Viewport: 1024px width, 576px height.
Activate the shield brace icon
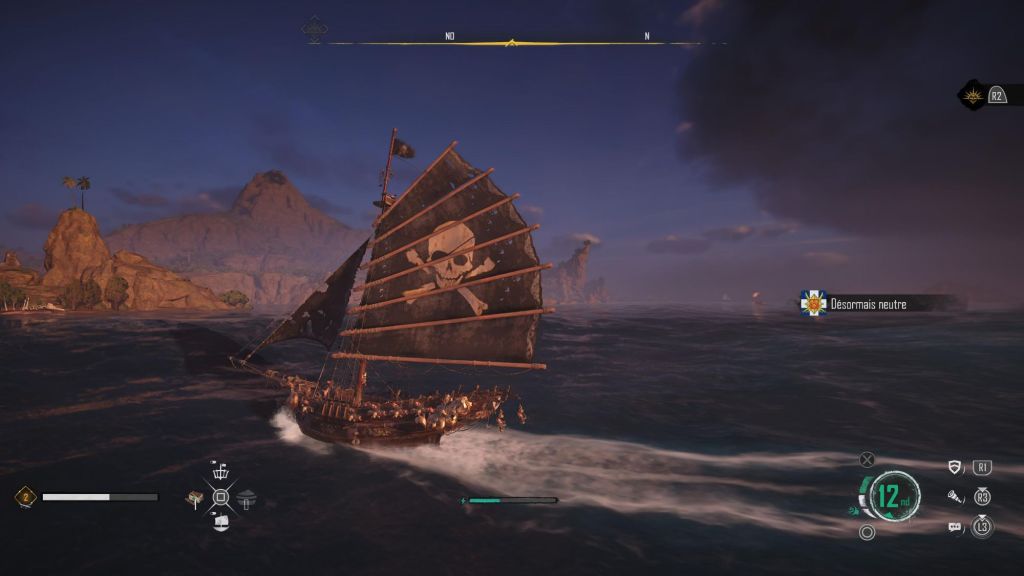[x=955, y=467]
